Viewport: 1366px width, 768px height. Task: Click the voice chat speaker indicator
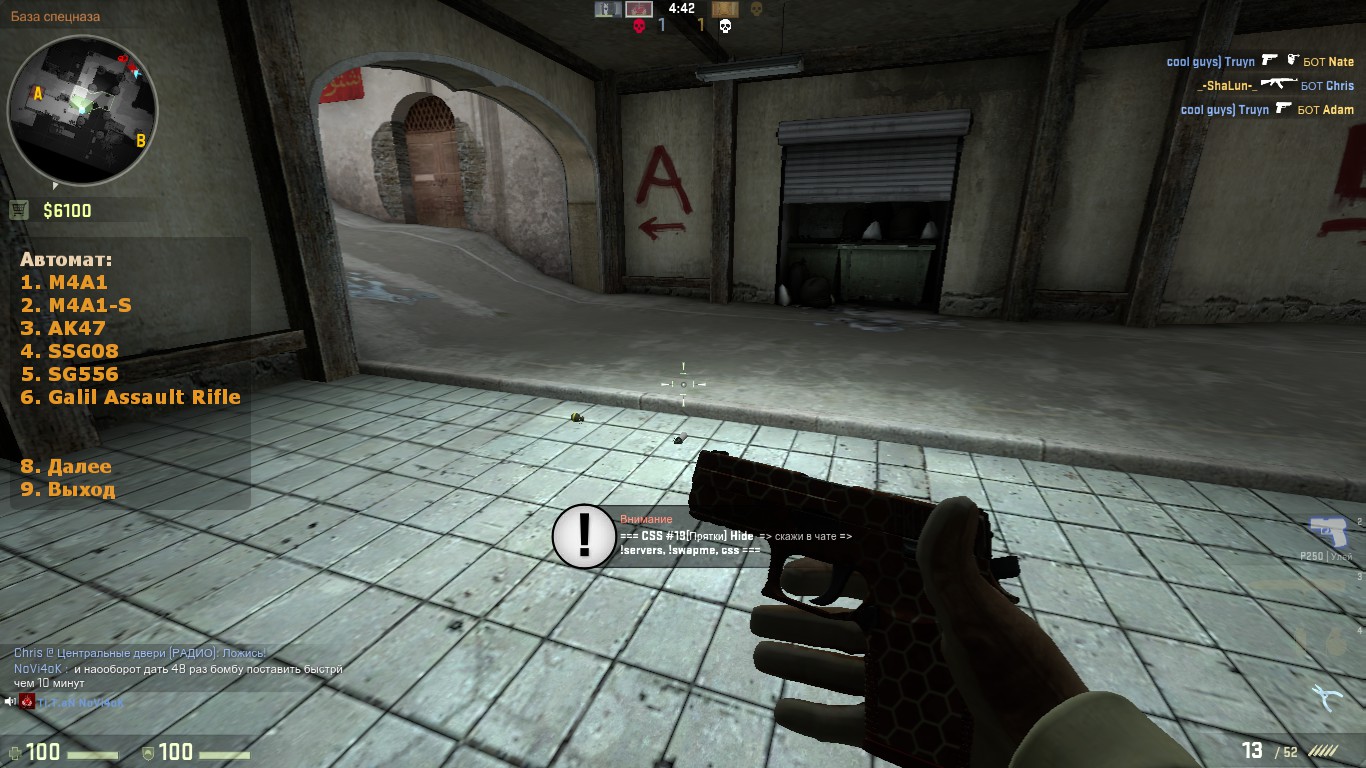[x=10, y=702]
